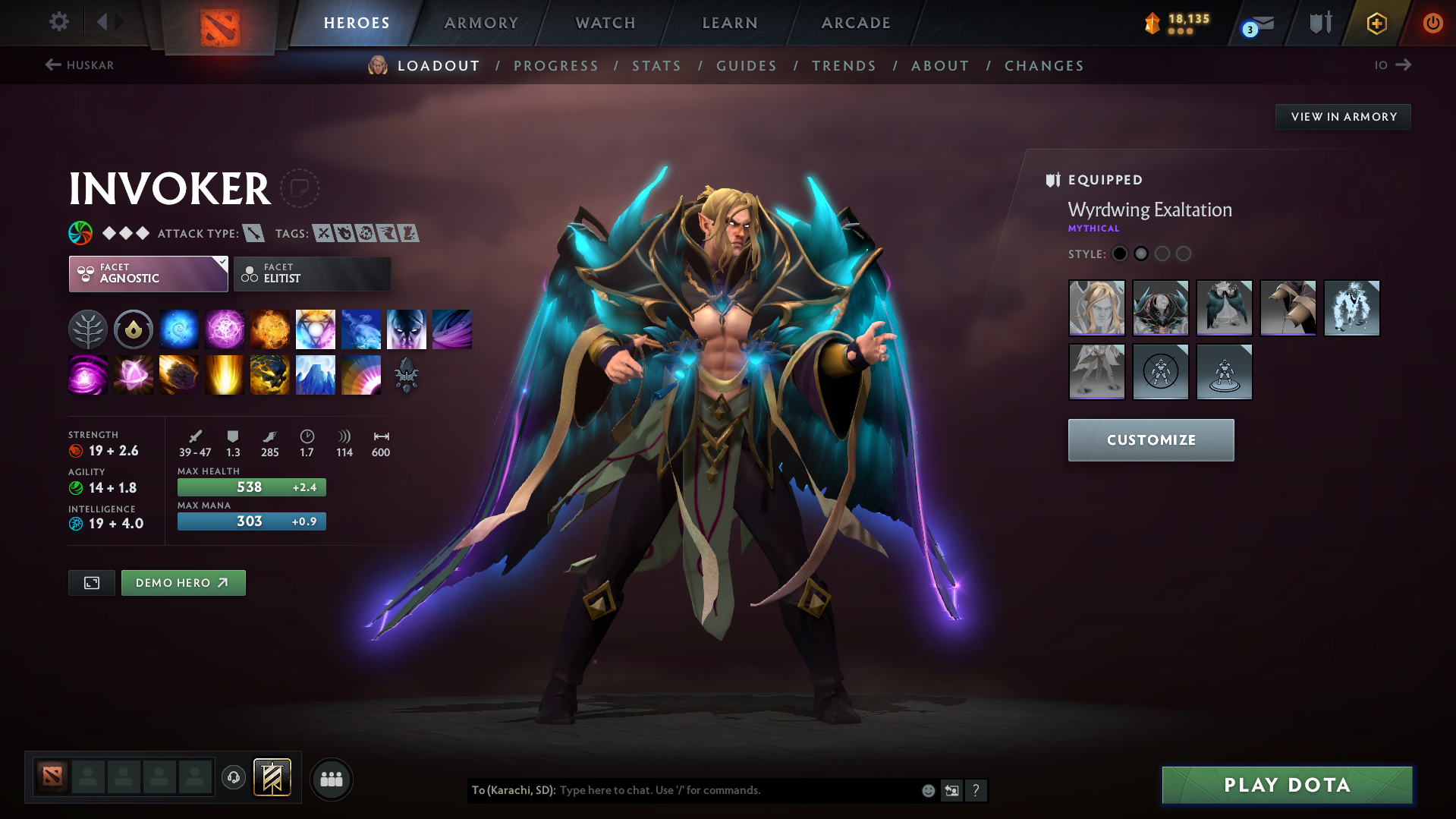Viewport: 1456px width, 819px height.
Task: Switch to the STATS tab
Action: [x=656, y=65]
